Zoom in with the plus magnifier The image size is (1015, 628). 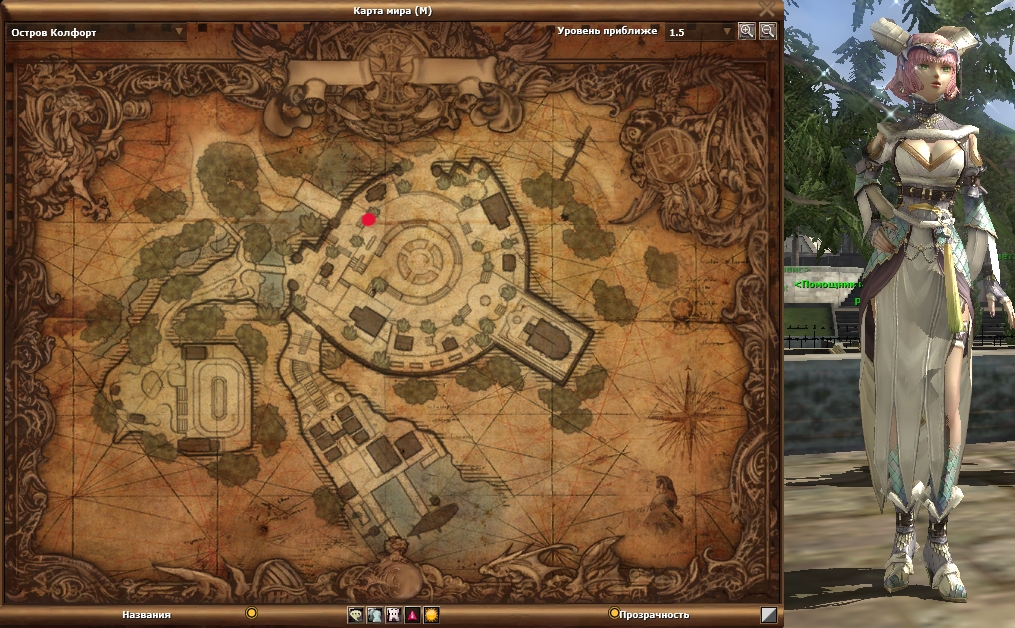(x=746, y=31)
